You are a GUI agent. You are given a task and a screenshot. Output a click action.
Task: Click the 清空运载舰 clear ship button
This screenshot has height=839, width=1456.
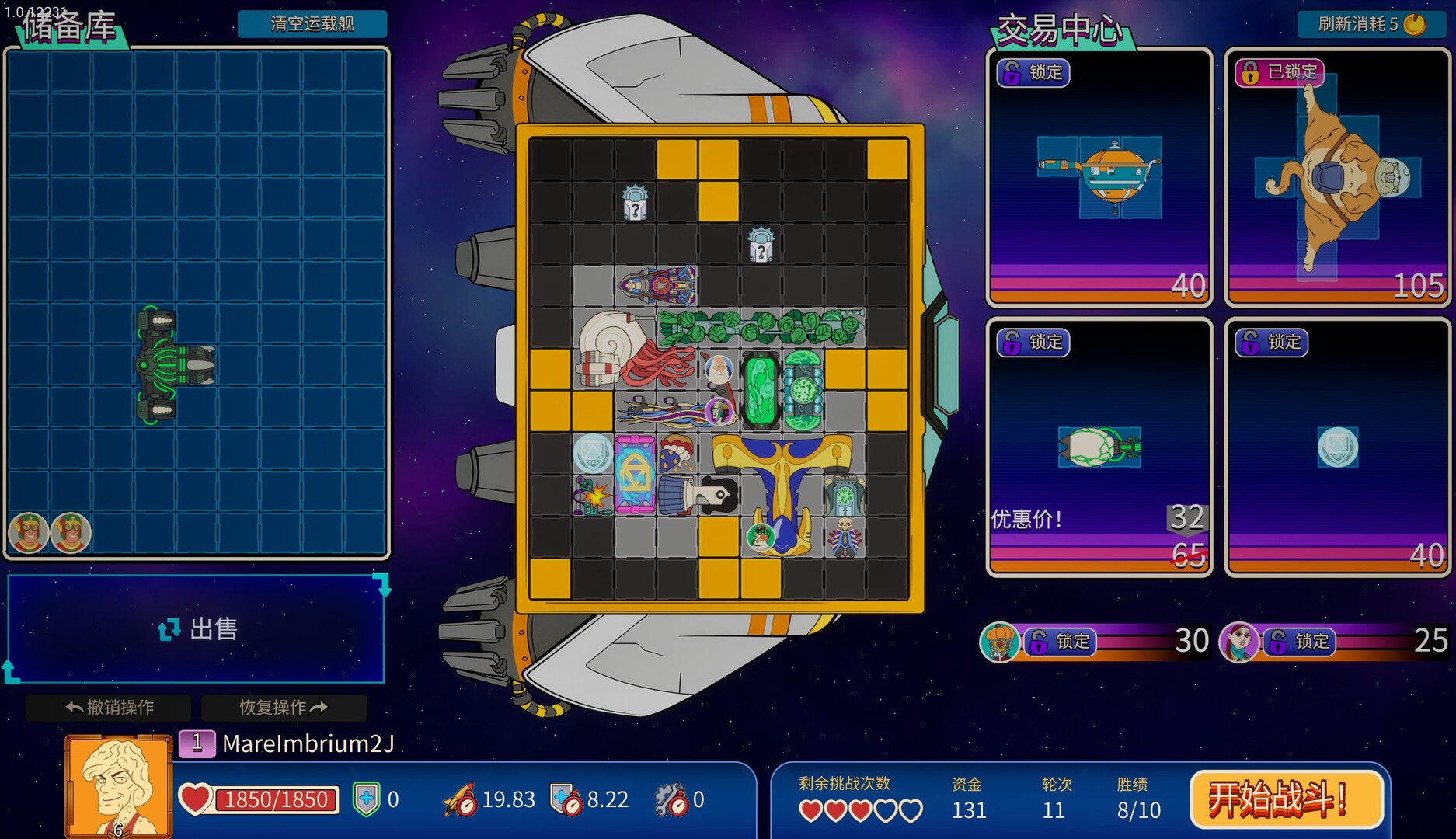tap(312, 23)
